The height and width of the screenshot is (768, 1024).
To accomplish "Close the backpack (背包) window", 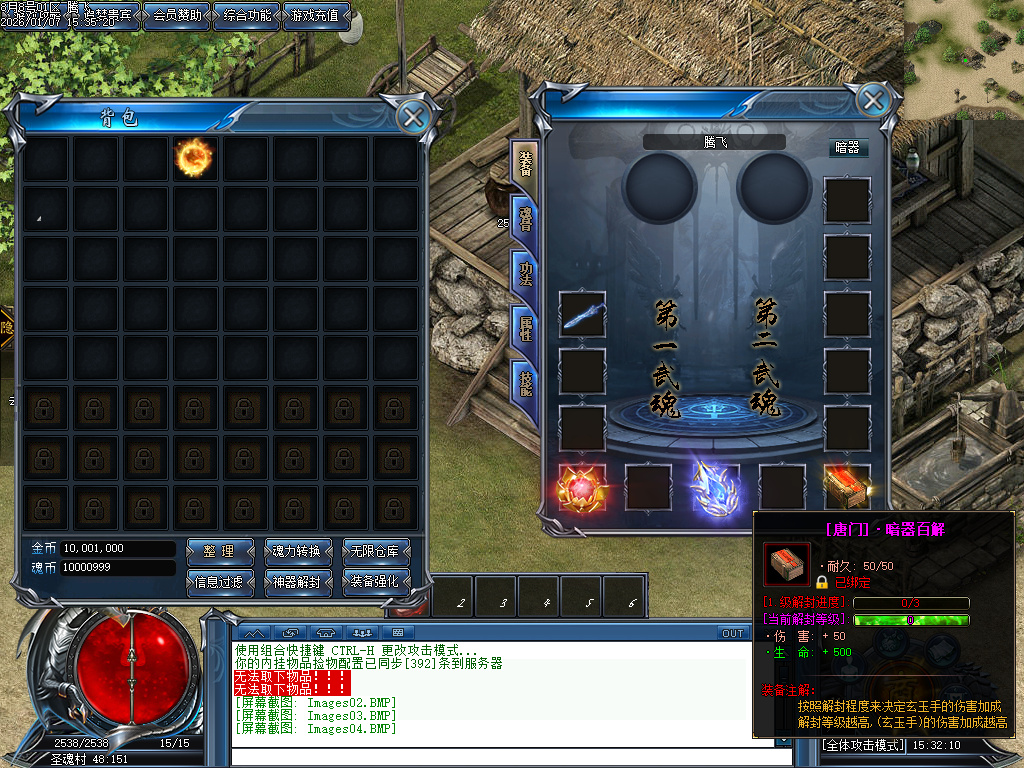I will click(x=413, y=117).
